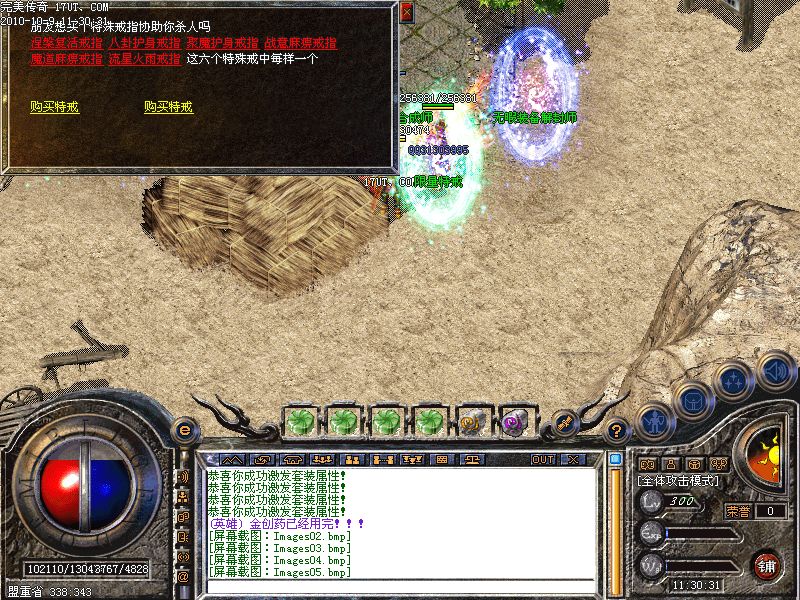Image resolution: width=800 pixels, height=600 pixels.
Task: Choose the 八卦护身戒指 ring link
Action: click(x=145, y=44)
